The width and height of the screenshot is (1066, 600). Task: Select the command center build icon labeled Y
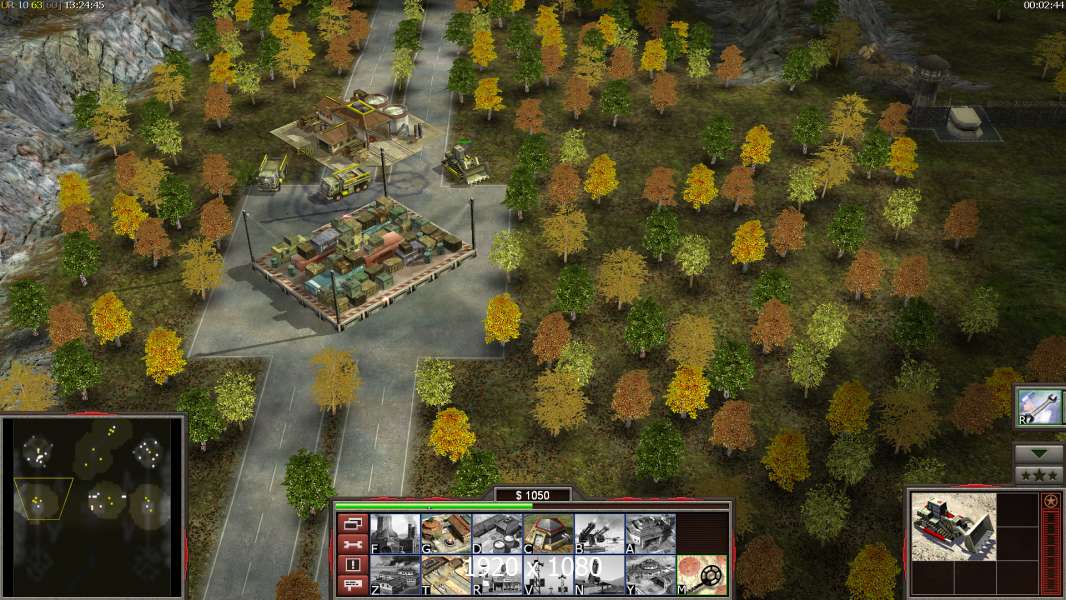tap(650, 574)
